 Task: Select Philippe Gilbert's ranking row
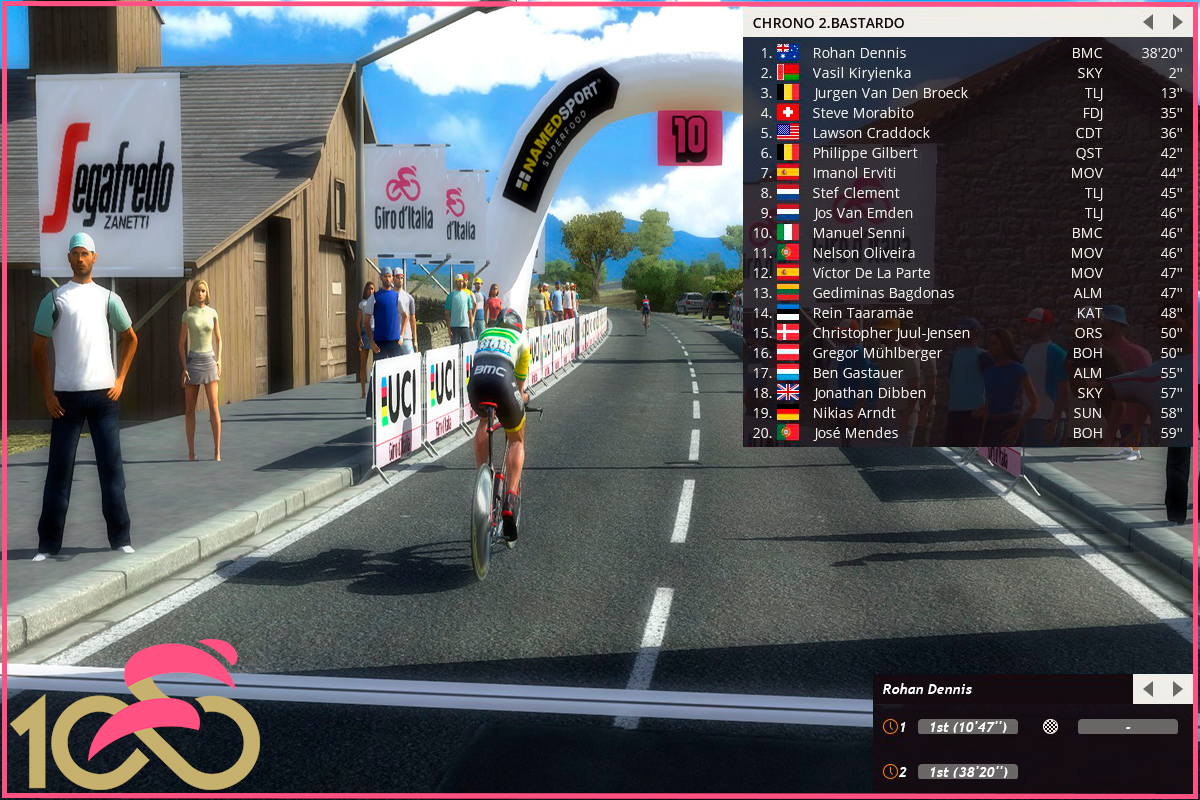coord(864,153)
